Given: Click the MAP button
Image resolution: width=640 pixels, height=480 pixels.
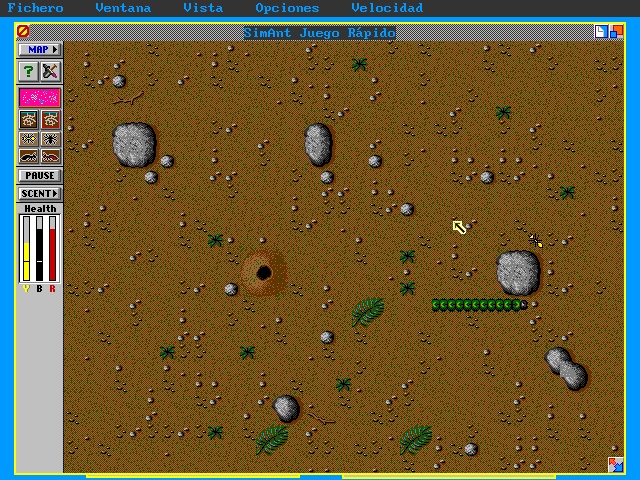Looking at the screenshot, I should pyautogui.click(x=40, y=49).
